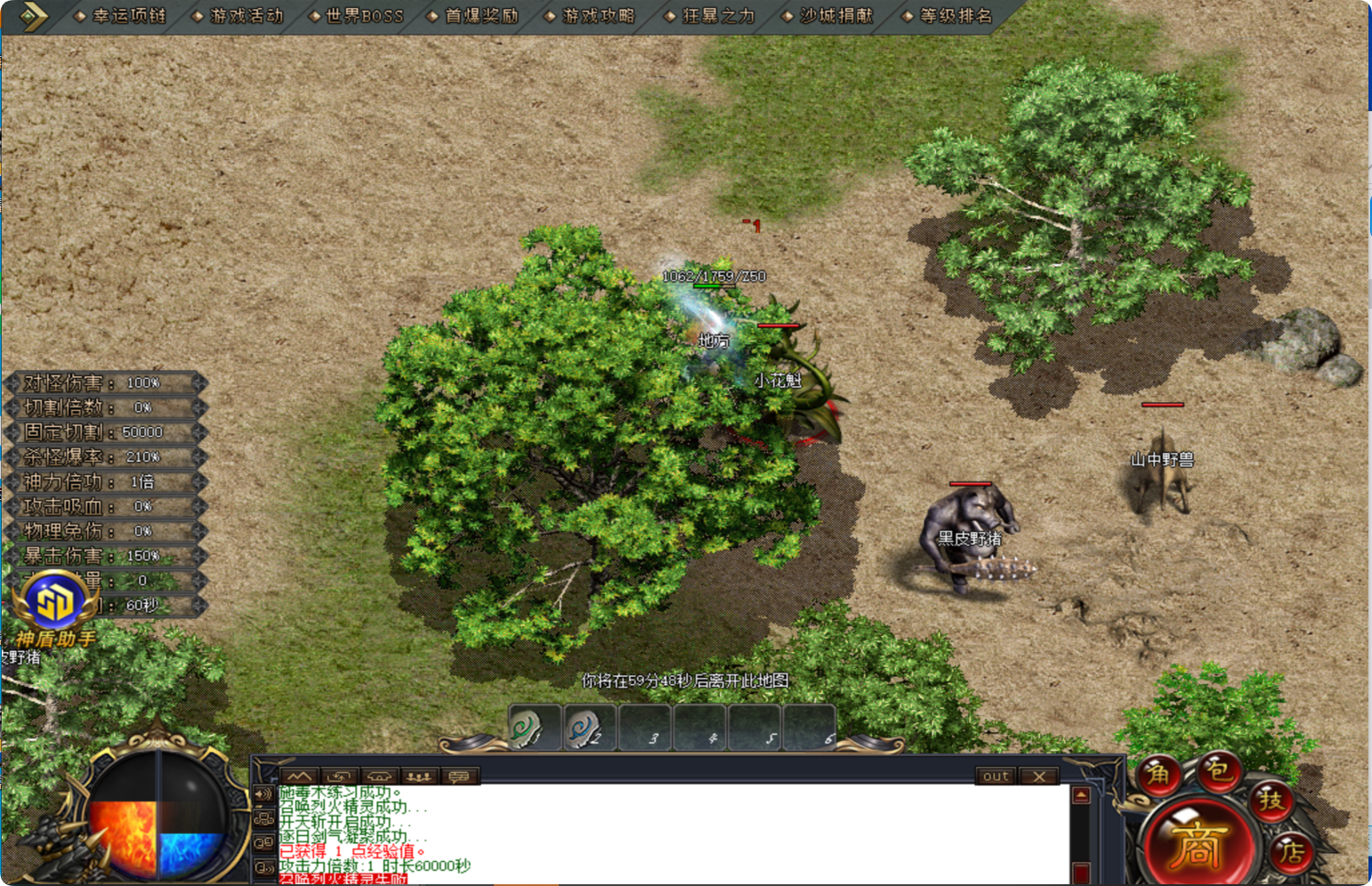Open the skills window via 技 icon
This screenshot has height=886, width=1372.
(1272, 803)
